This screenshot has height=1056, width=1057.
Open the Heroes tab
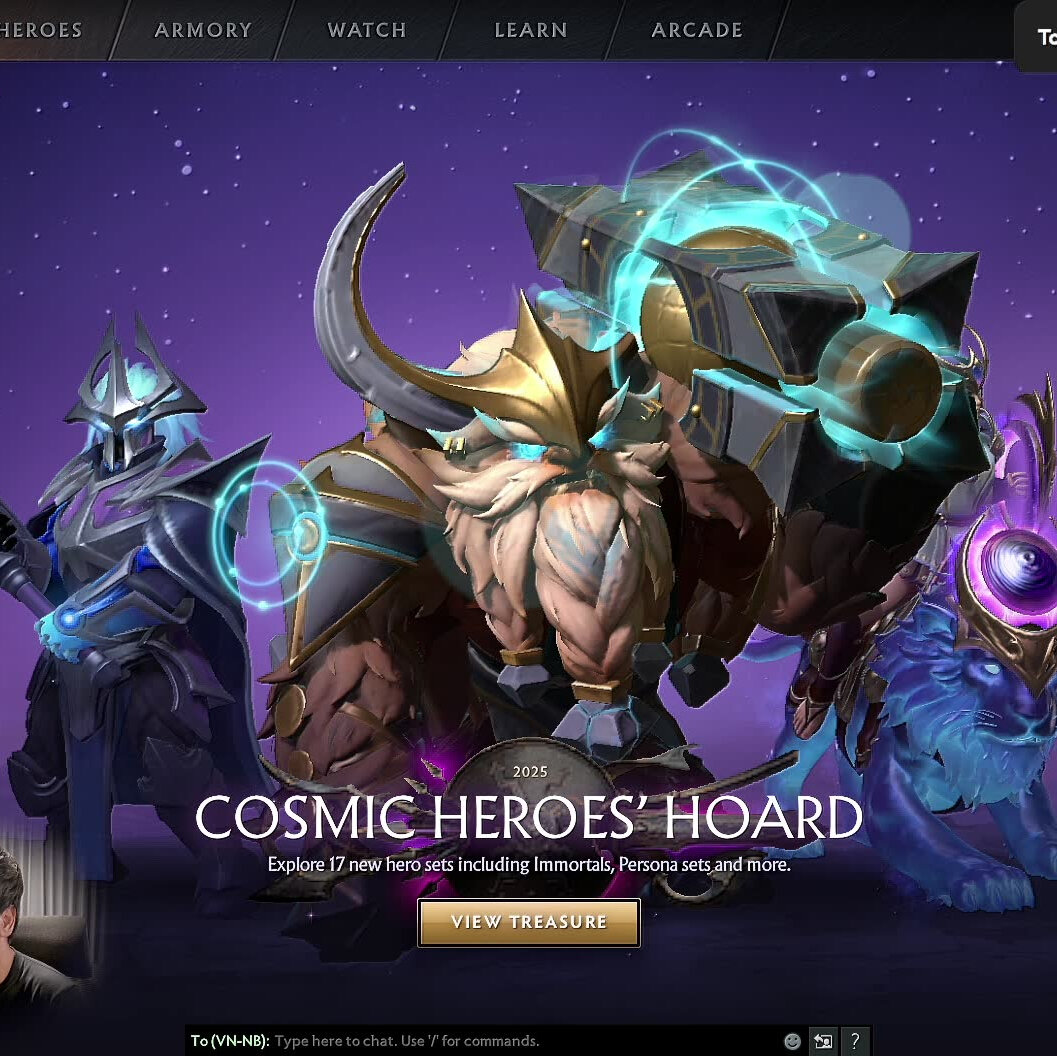(x=40, y=30)
